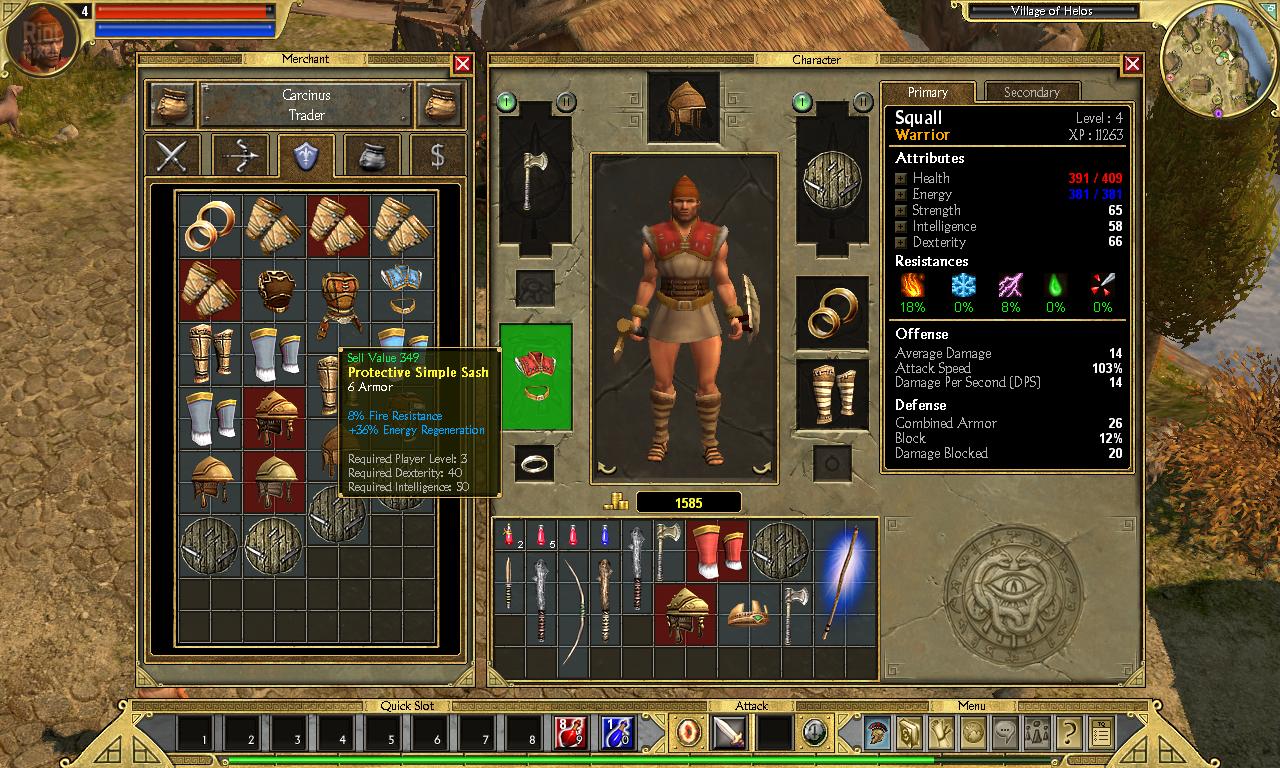Select the sword attack skill button
Viewport: 1280px width, 768px height.
729,733
